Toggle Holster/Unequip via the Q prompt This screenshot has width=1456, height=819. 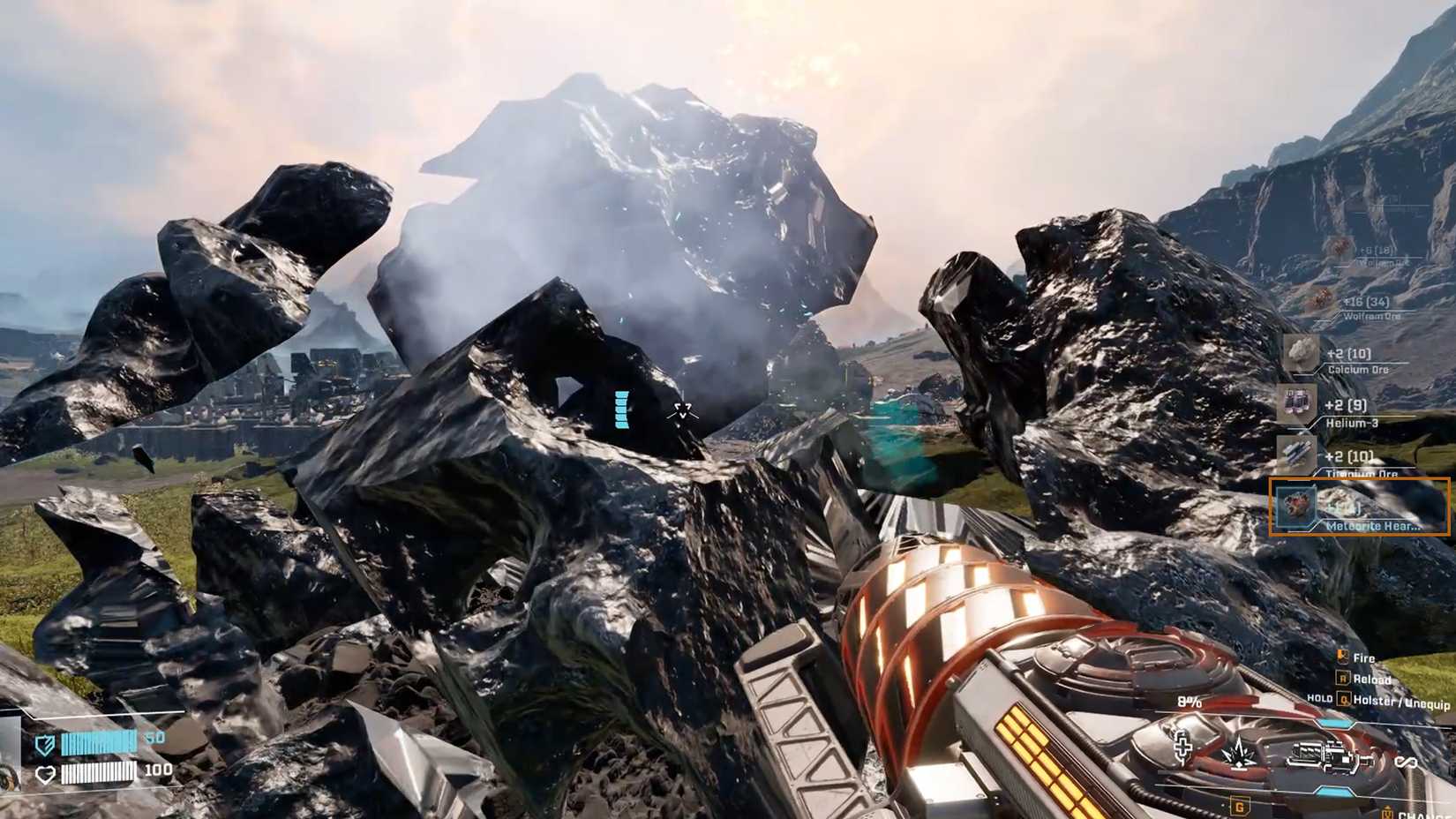click(x=1345, y=700)
